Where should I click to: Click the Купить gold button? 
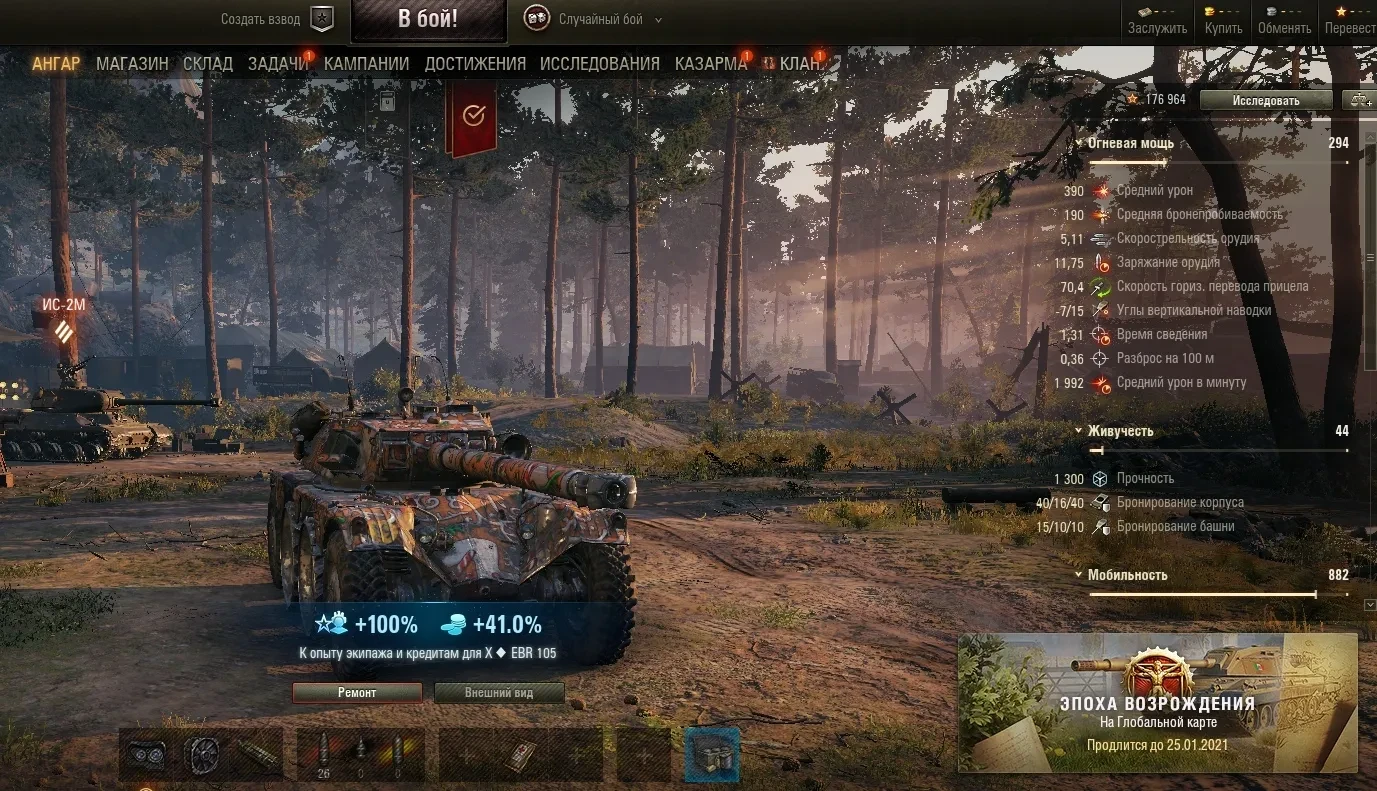pos(1223,19)
